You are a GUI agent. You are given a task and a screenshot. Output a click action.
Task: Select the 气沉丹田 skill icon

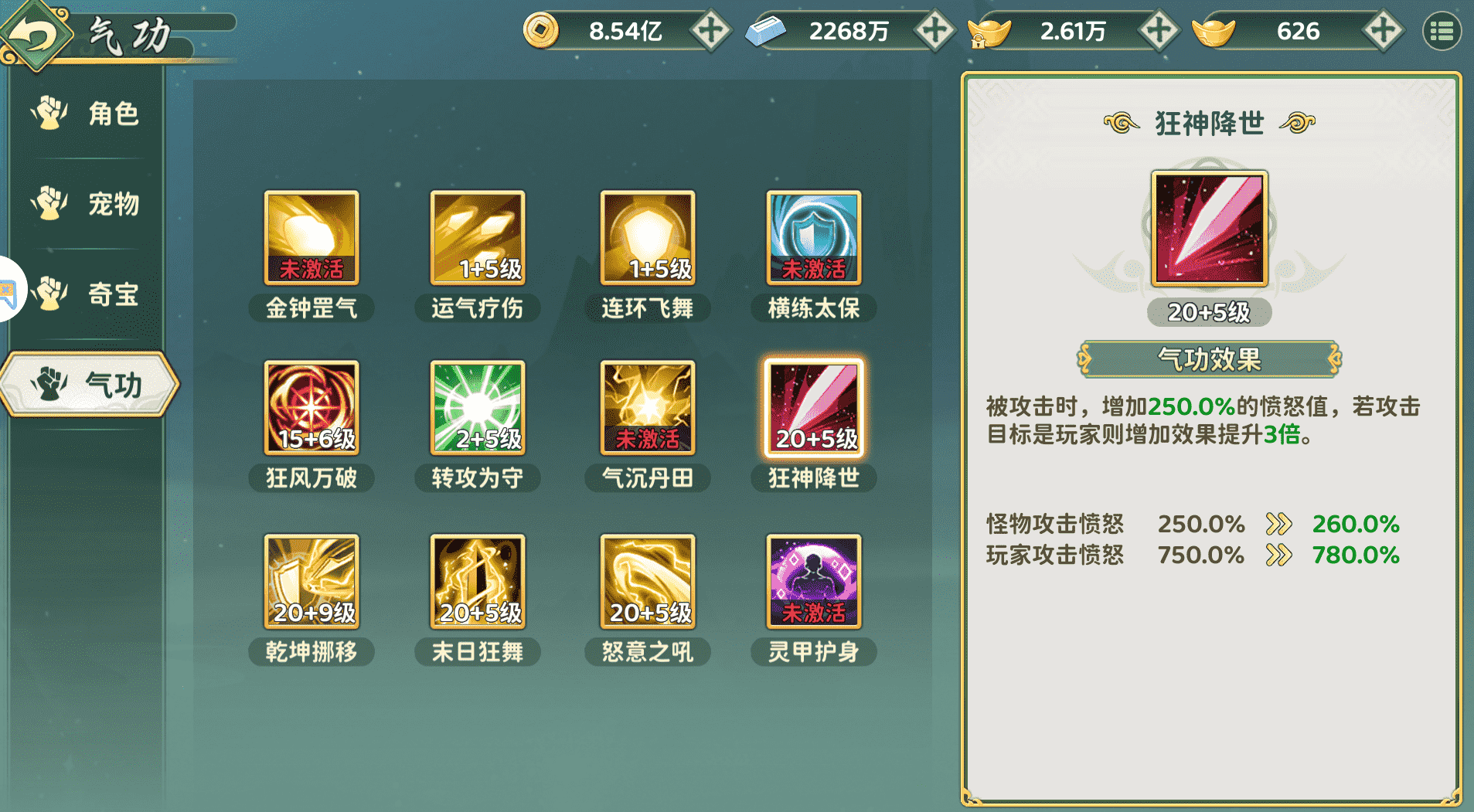647,409
